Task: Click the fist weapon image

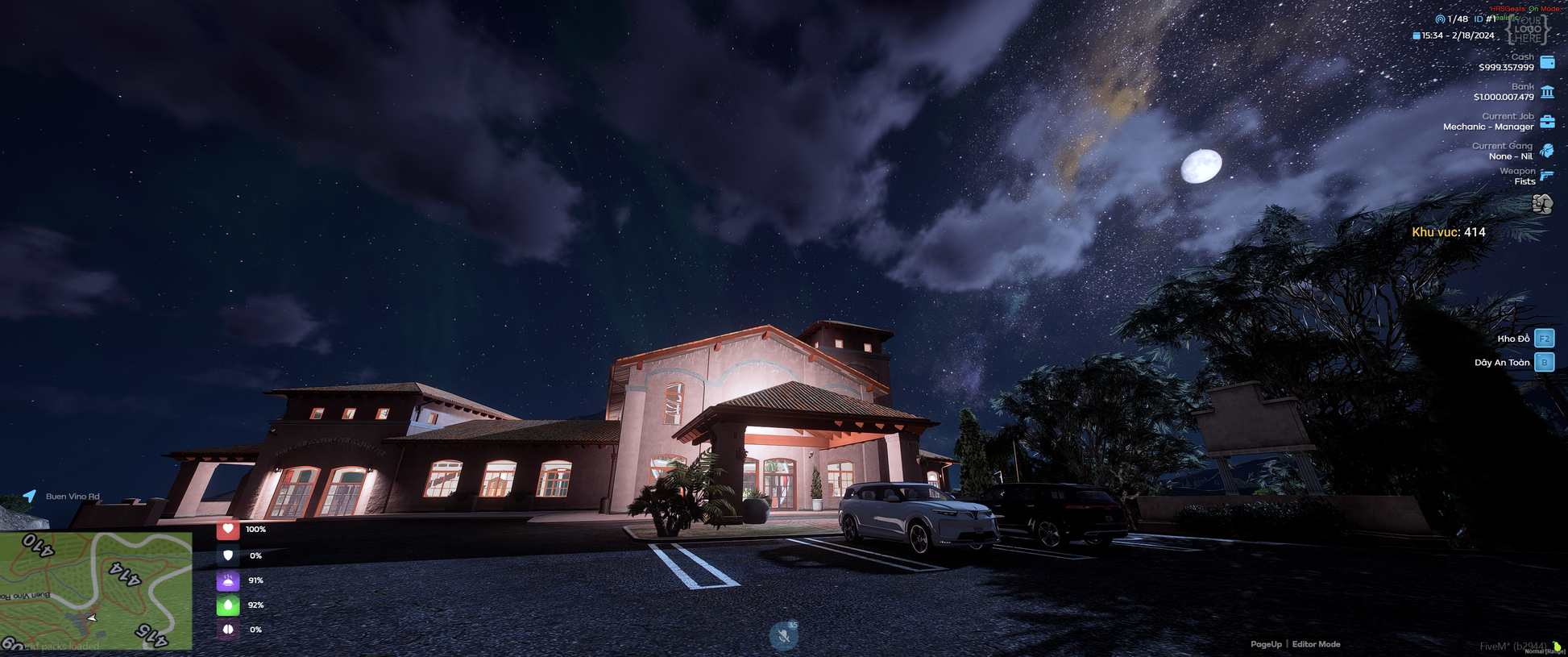Action: [x=1542, y=204]
